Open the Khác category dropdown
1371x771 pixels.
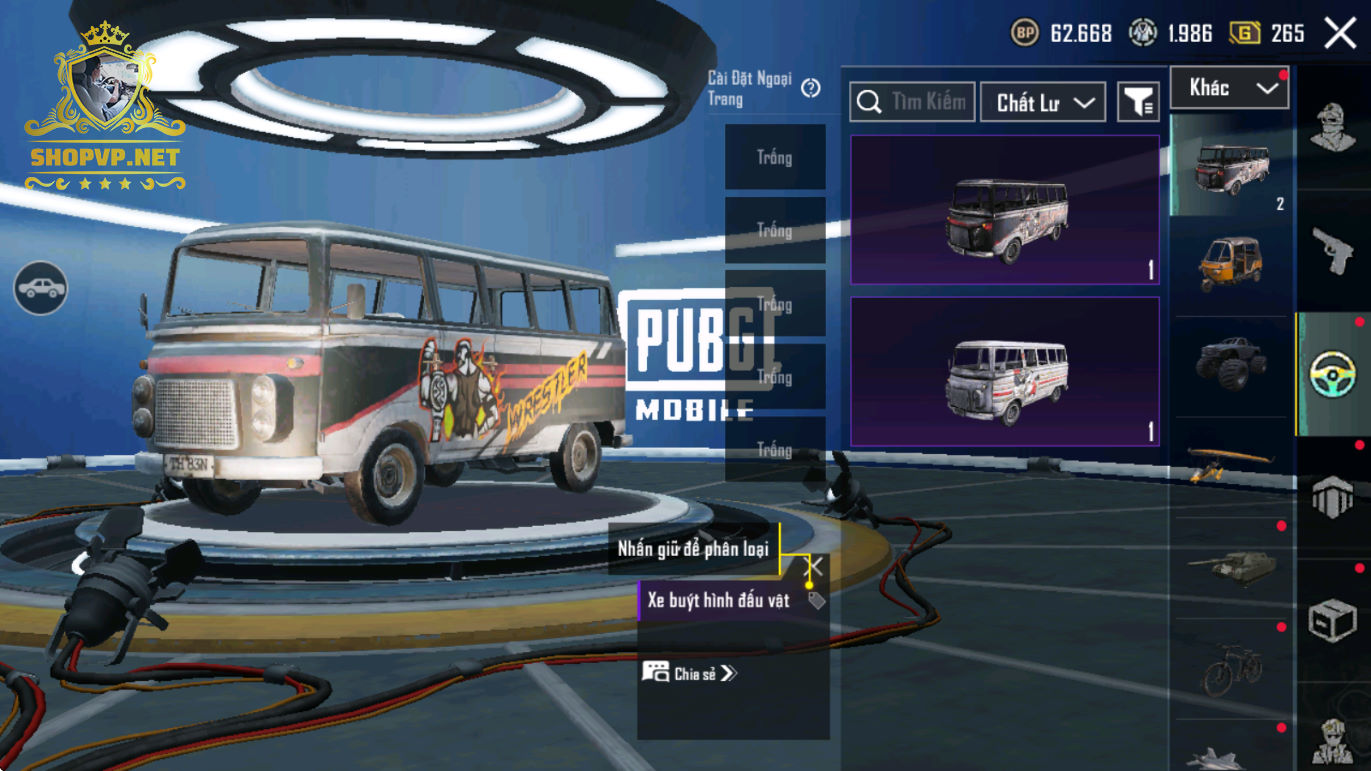1229,88
